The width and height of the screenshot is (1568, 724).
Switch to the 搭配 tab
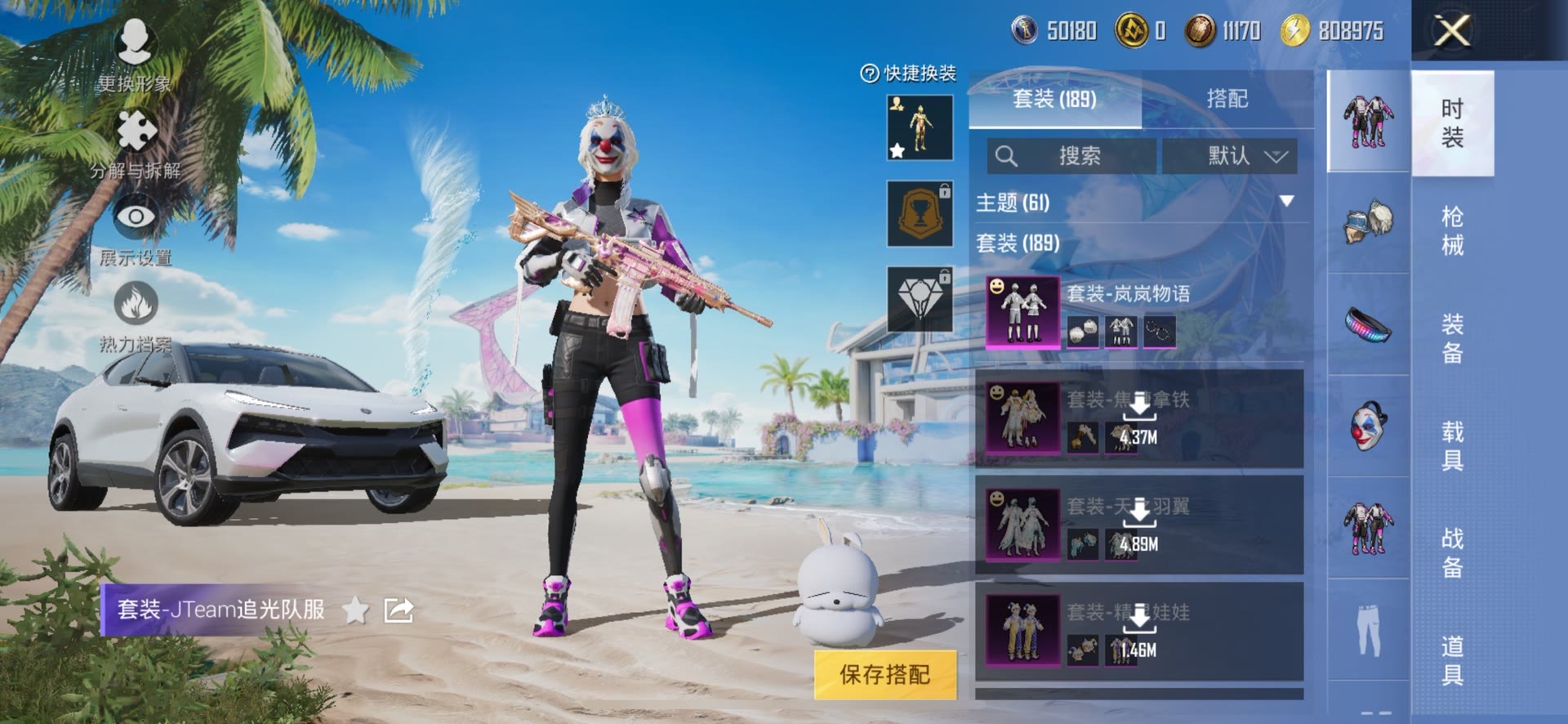click(1227, 99)
